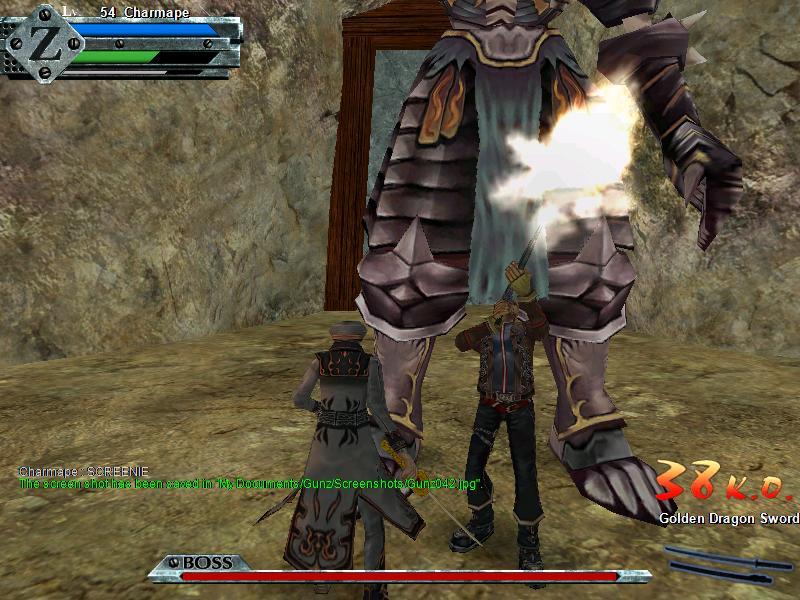Select the crossed swords weapon icon
This screenshot has height=600, width=800.
pos(719,561)
